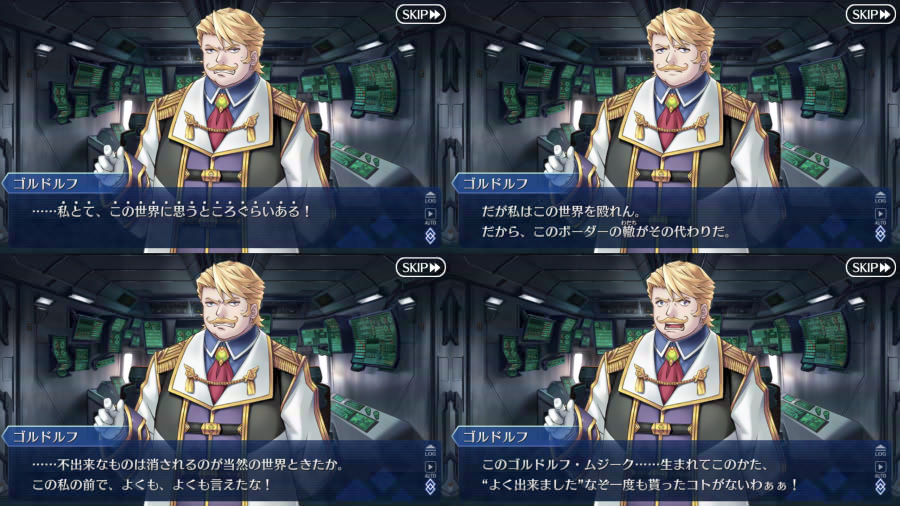Image resolution: width=900 pixels, height=506 pixels.
Task: Skip the scene with line '不出来なものは消される'
Action: coord(420,267)
